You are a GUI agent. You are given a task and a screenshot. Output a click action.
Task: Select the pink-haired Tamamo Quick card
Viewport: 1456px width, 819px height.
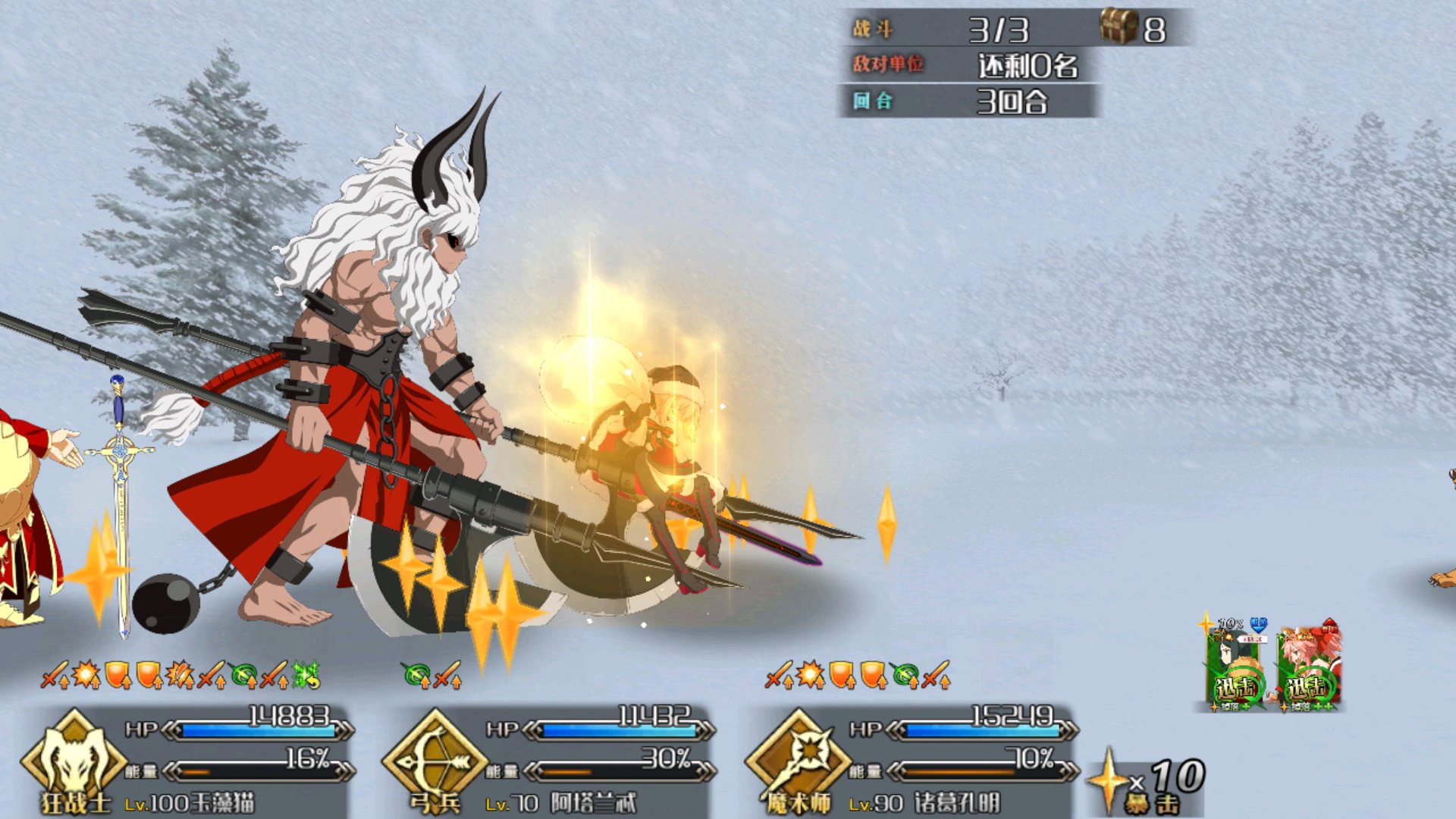click(x=1309, y=669)
